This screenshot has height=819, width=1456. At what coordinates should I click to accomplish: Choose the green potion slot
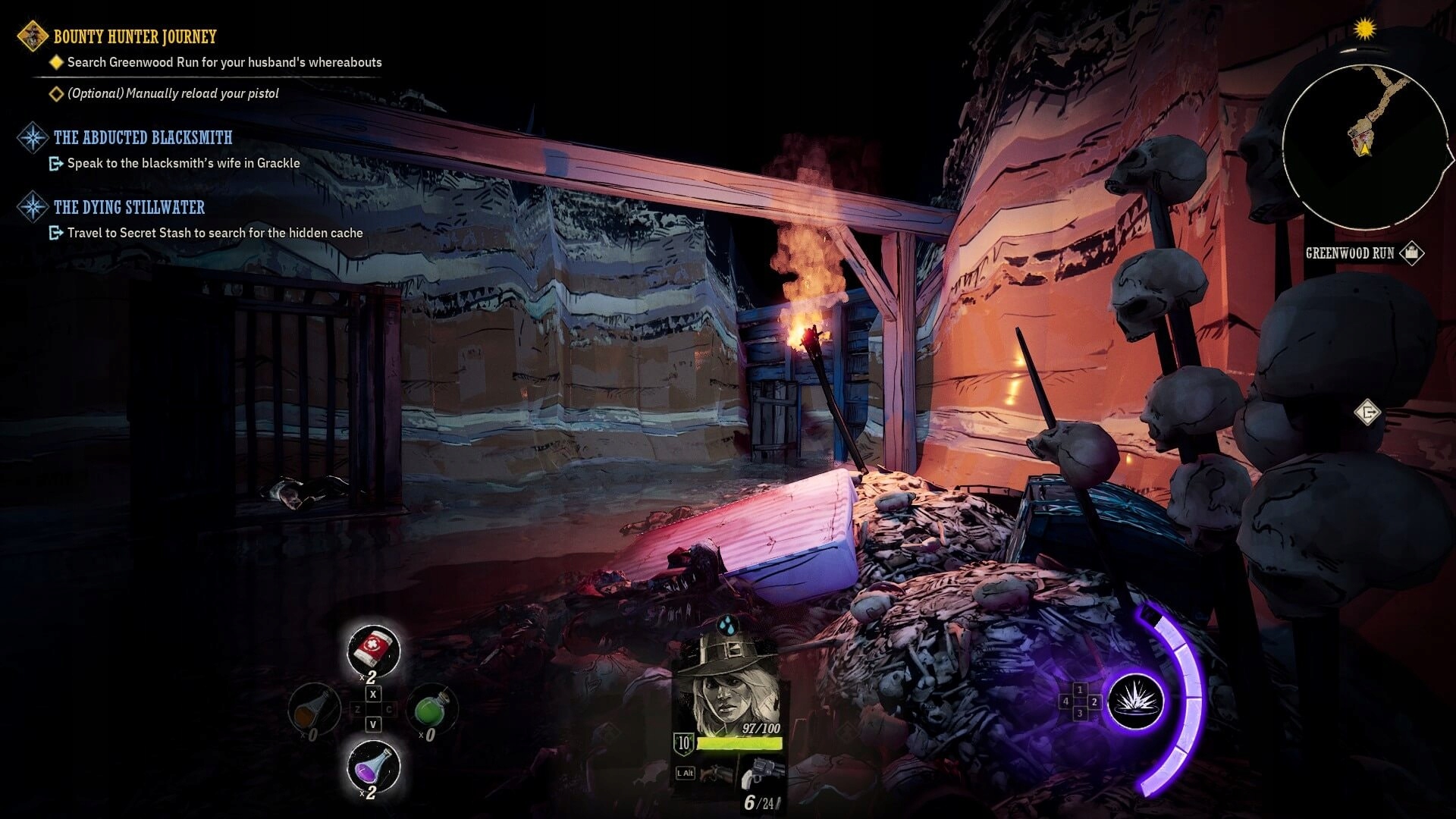tap(431, 711)
